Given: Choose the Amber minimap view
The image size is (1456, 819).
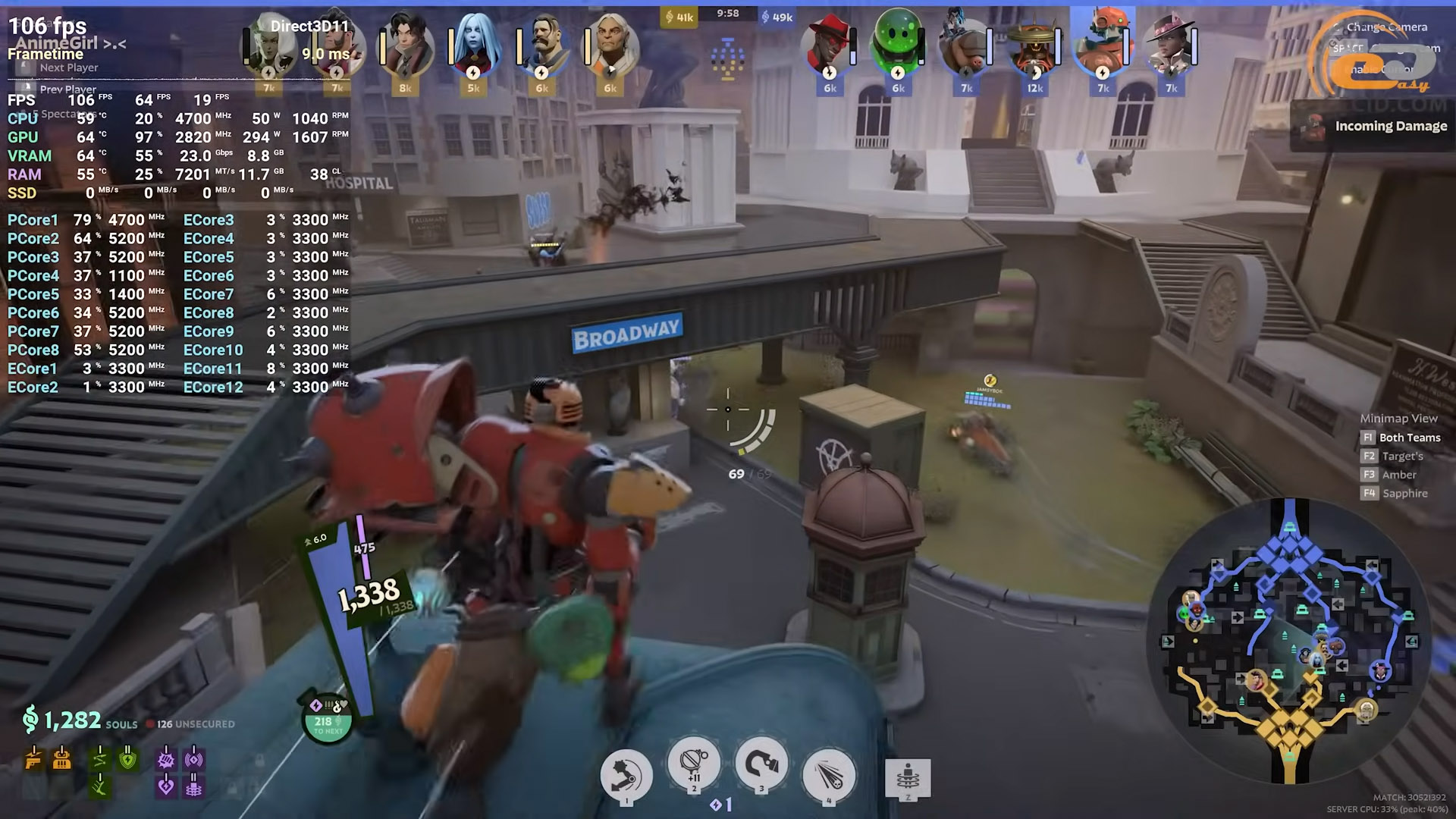Looking at the screenshot, I should [x=1398, y=475].
